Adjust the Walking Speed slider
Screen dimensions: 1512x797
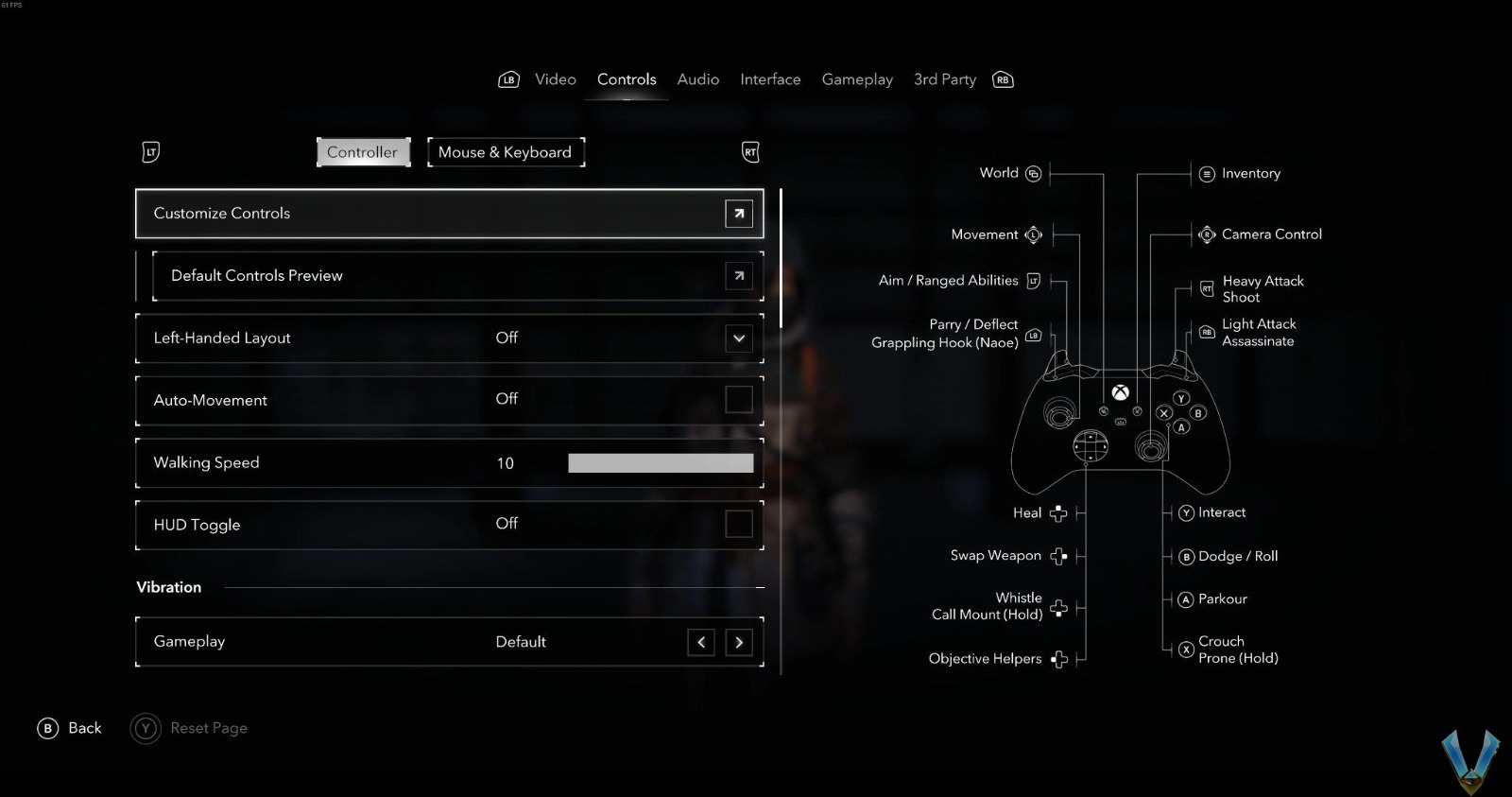pyautogui.click(x=660, y=462)
